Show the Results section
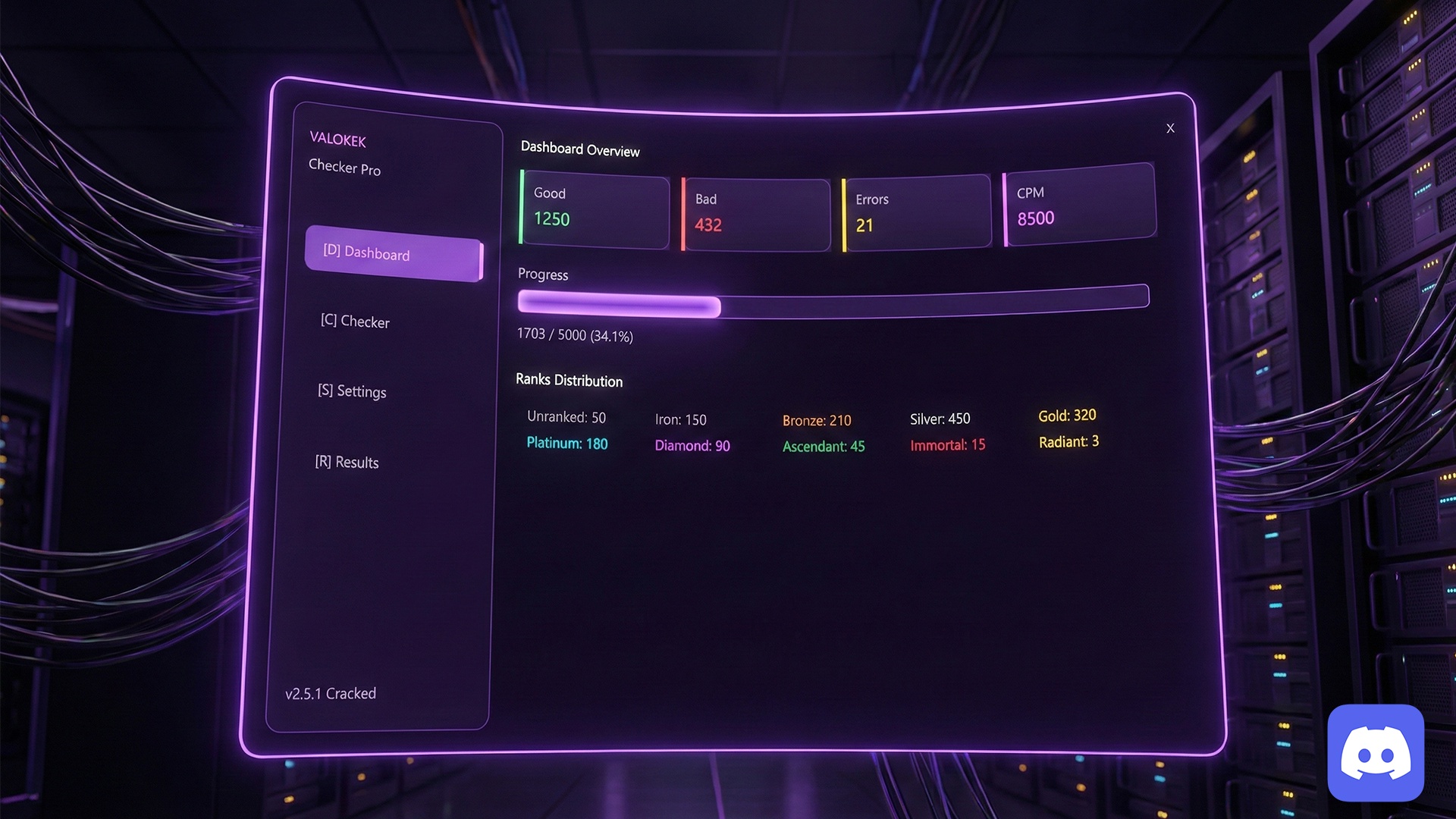 point(347,462)
